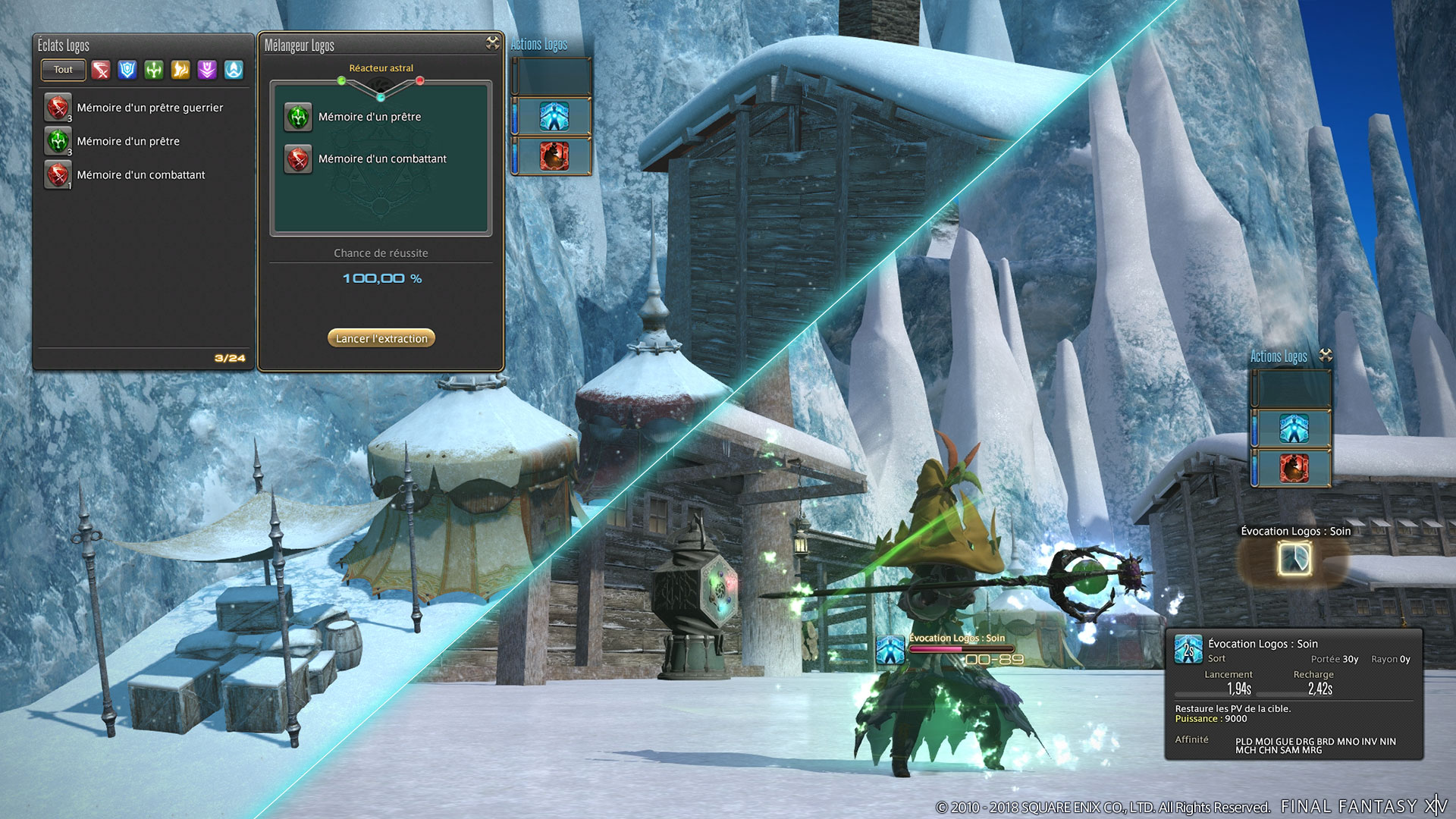
Task: Filter shards by the green staff category
Action: 154,71
